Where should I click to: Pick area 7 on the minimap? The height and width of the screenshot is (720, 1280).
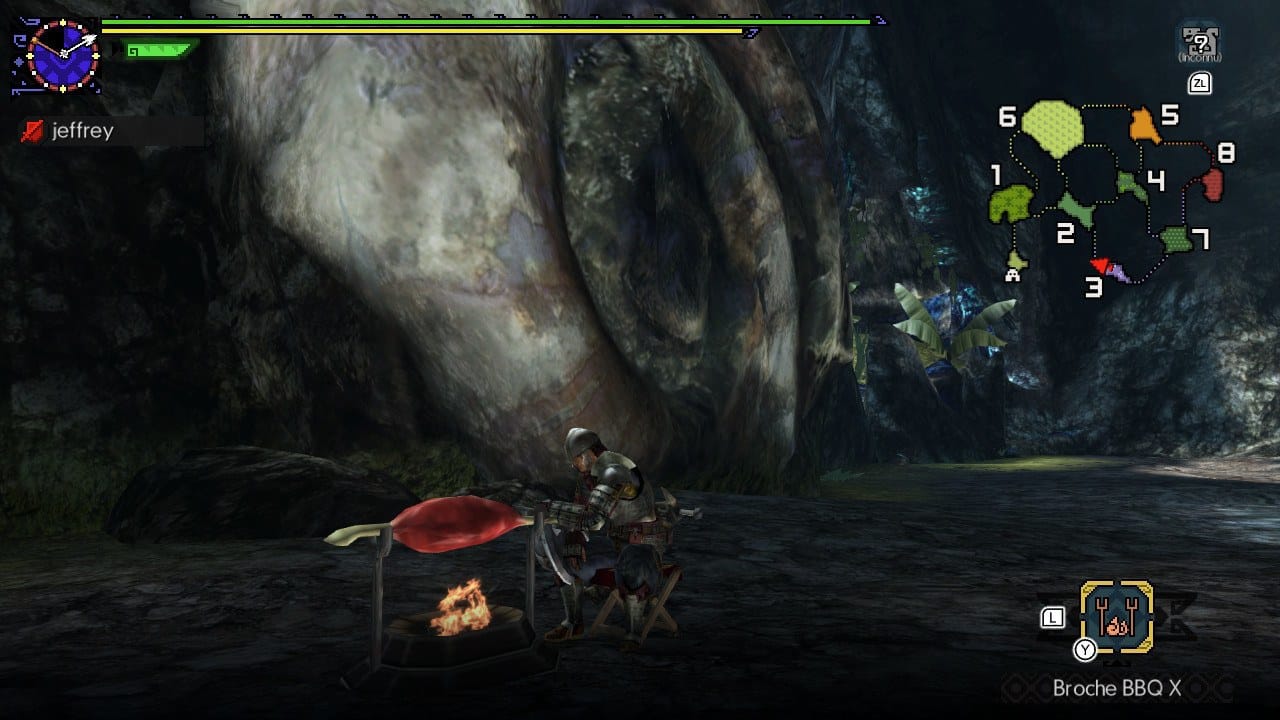[1176, 240]
